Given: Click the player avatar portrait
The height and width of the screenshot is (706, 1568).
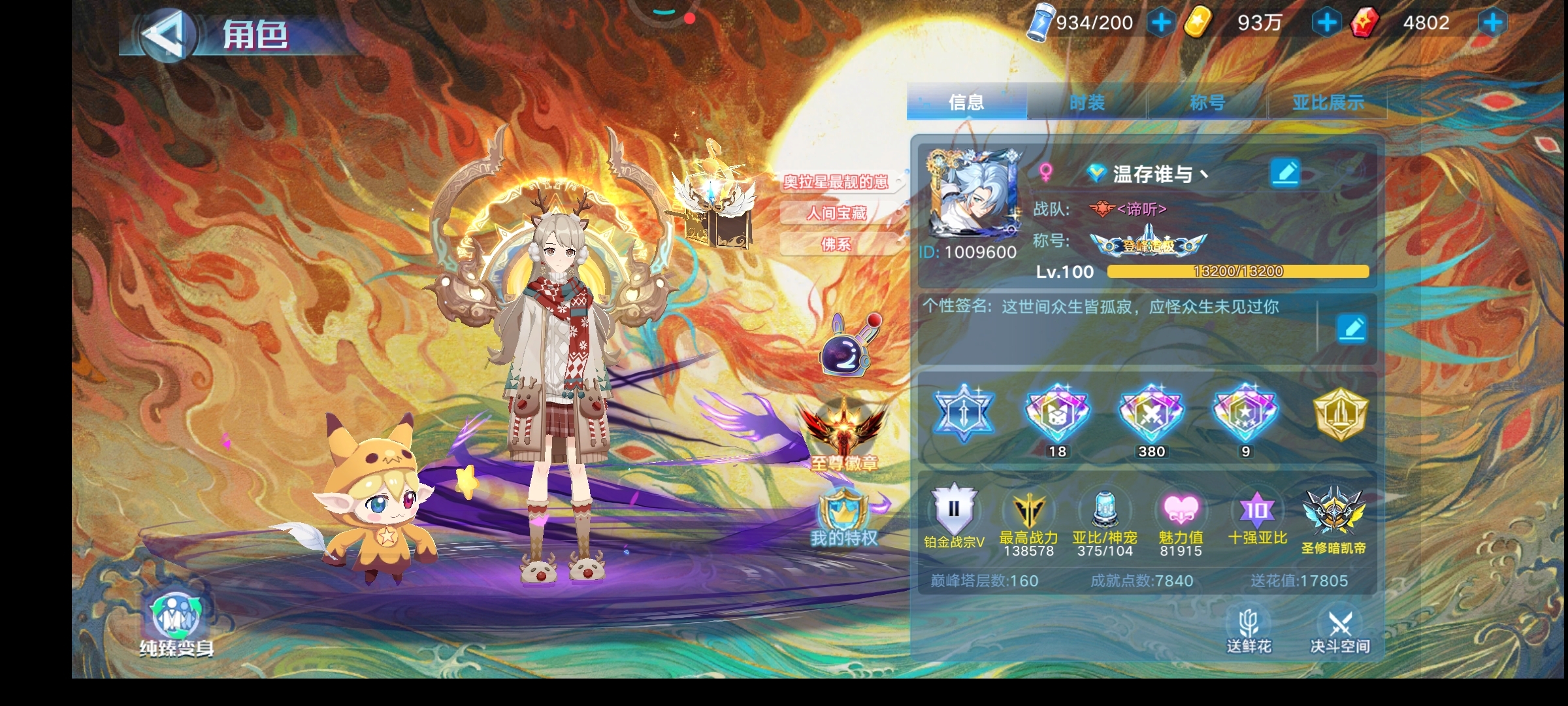Looking at the screenshot, I should pos(972,194).
